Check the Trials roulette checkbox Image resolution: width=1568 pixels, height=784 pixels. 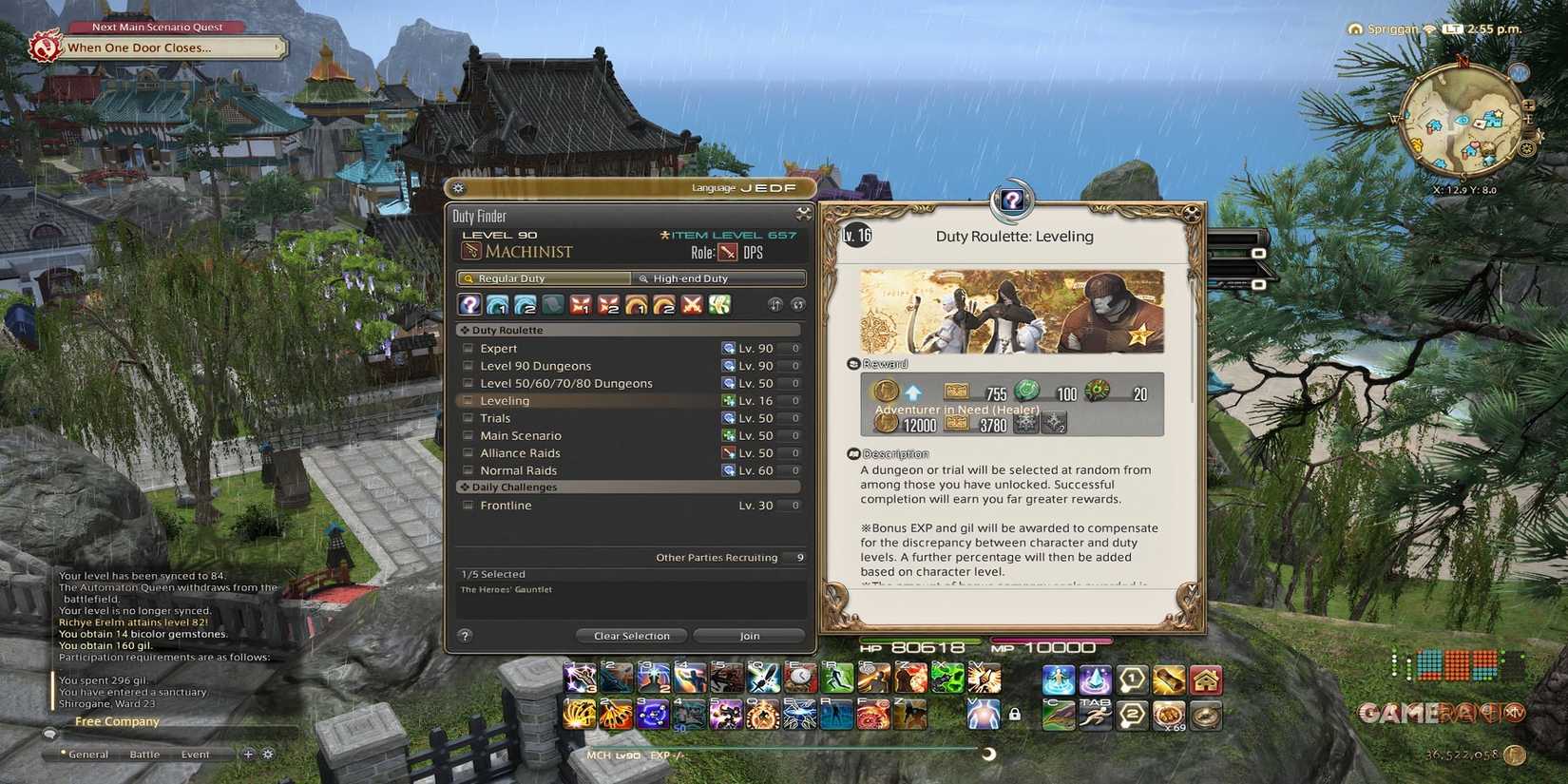pos(468,417)
